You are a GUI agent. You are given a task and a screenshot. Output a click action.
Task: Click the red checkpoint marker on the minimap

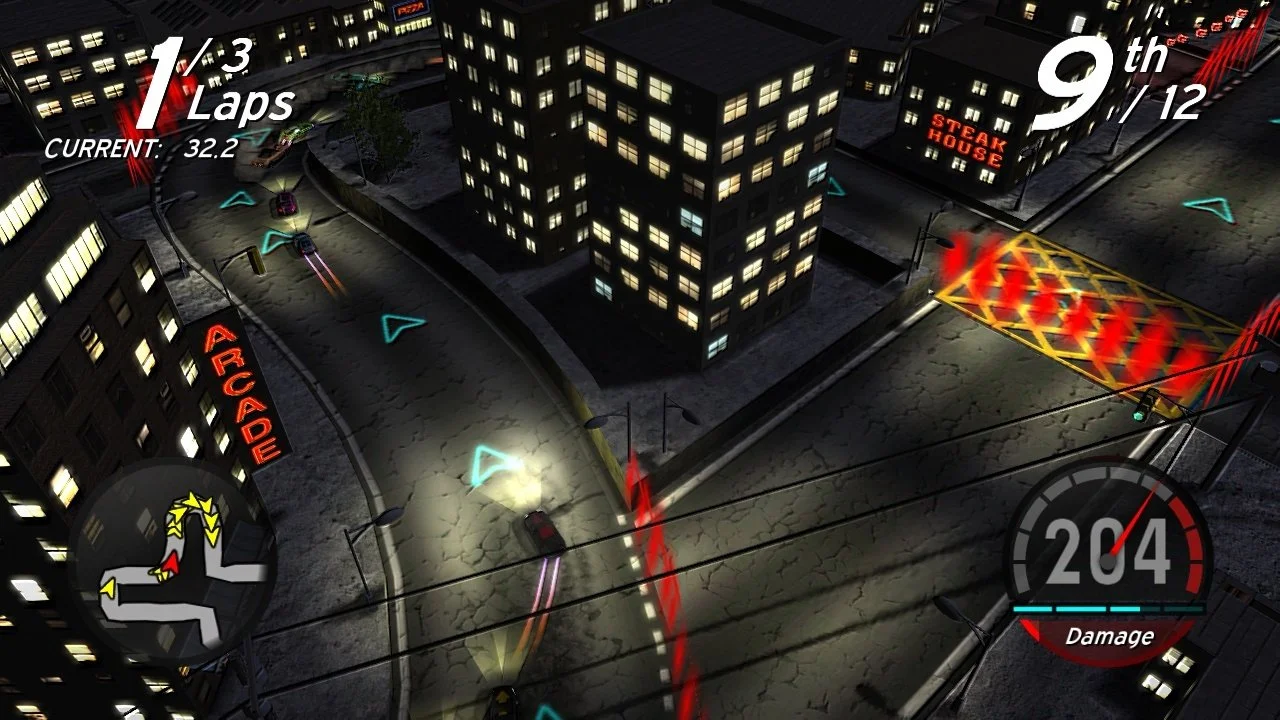click(x=172, y=562)
